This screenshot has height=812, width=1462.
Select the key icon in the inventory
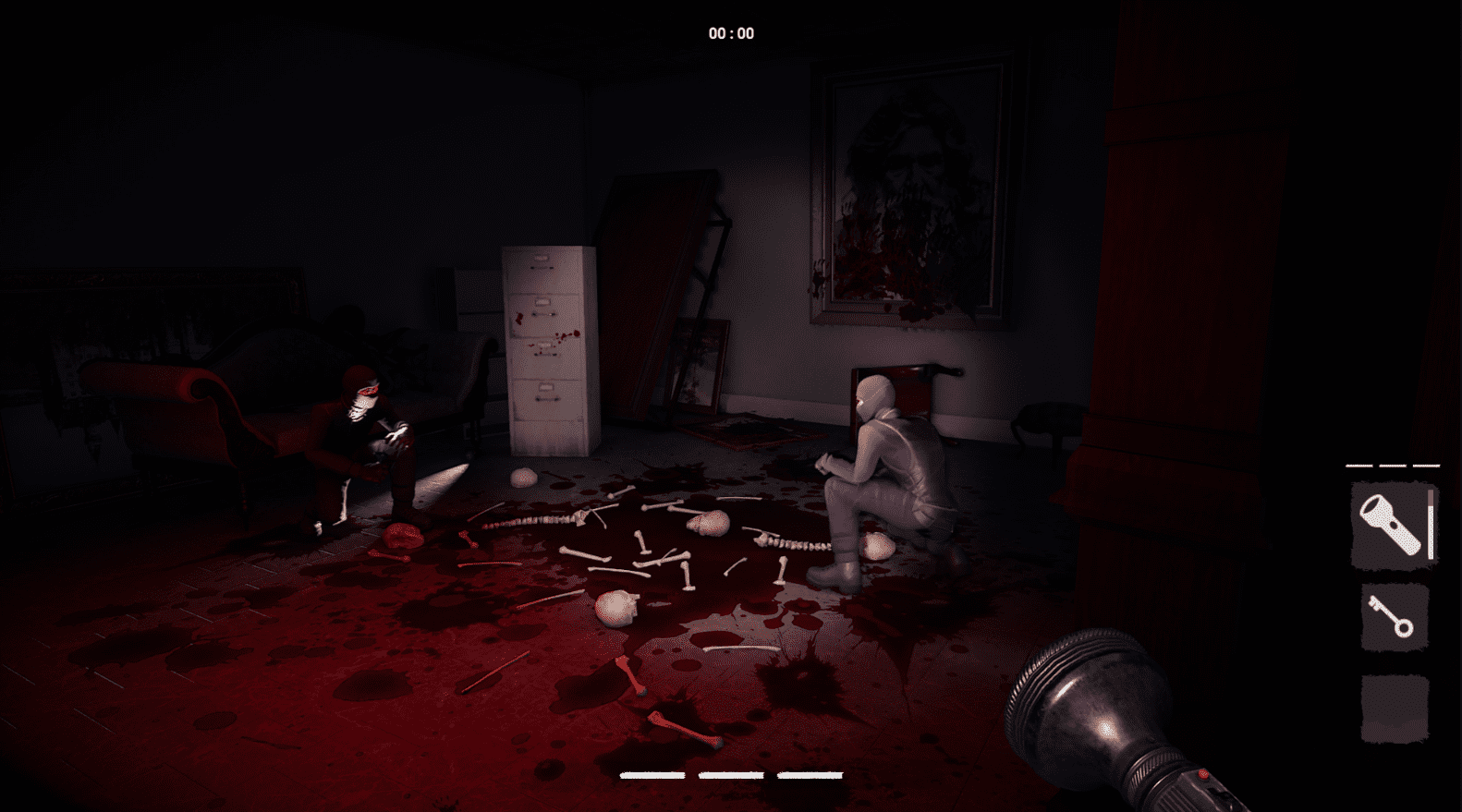pyautogui.click(x=1391, y=617)
